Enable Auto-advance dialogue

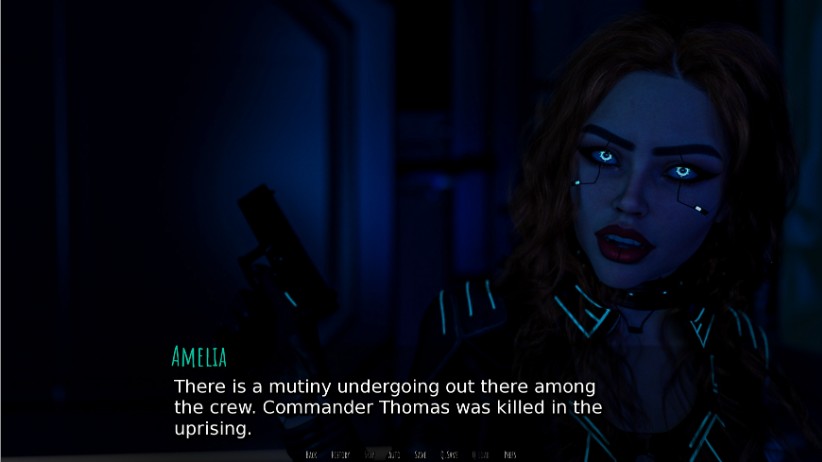coord(394,455)
